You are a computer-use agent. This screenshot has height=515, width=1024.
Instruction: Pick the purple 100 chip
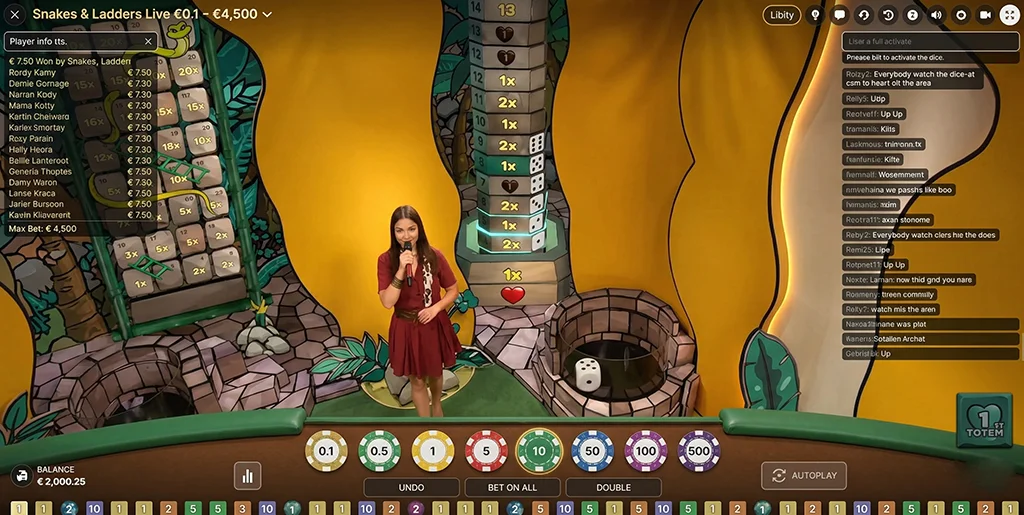tap(646, 451)
